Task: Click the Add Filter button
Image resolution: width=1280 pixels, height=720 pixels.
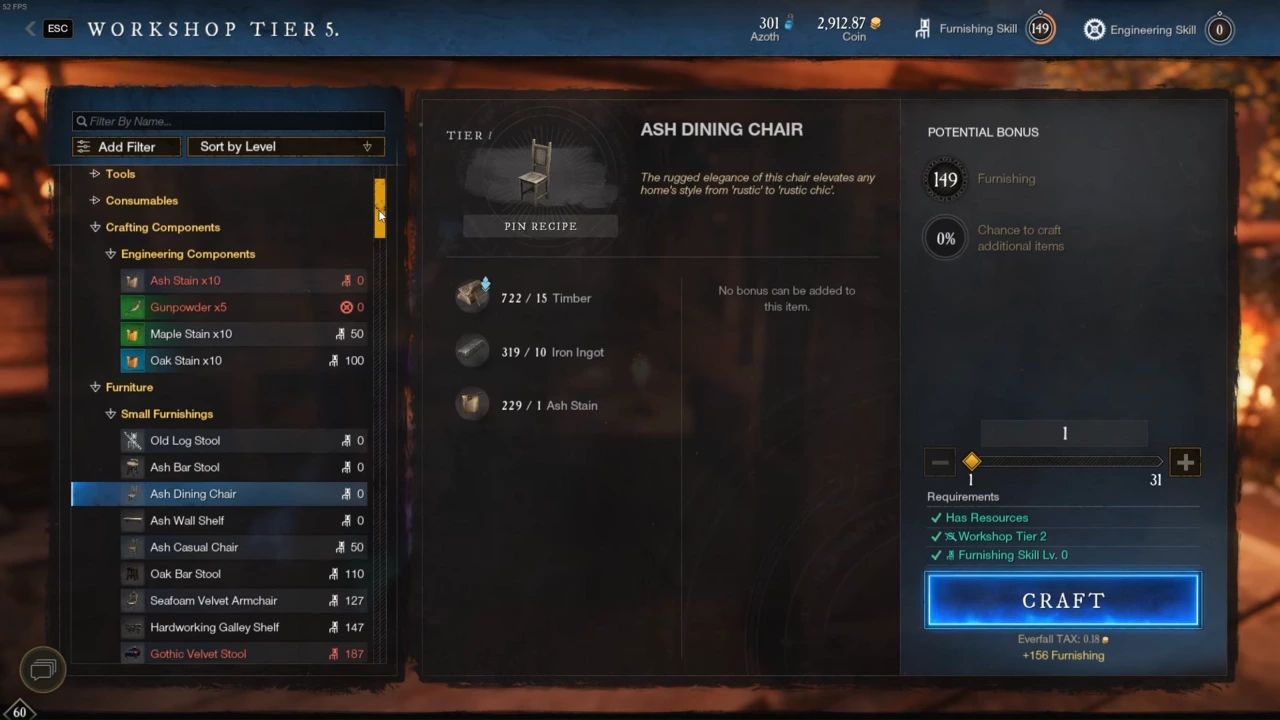Action: [x=126, y=146]
